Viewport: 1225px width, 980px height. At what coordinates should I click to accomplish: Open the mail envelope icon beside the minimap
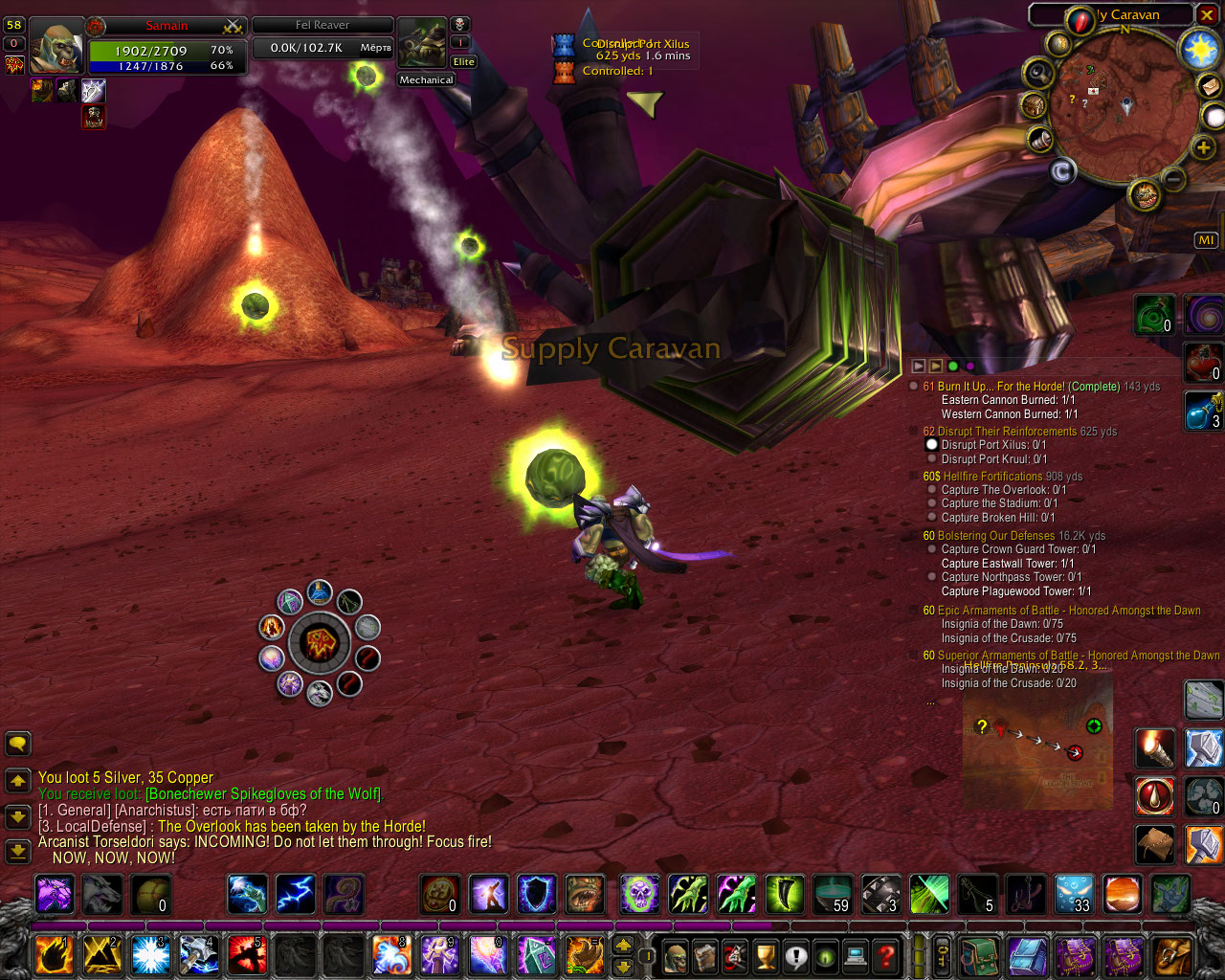1210,87
